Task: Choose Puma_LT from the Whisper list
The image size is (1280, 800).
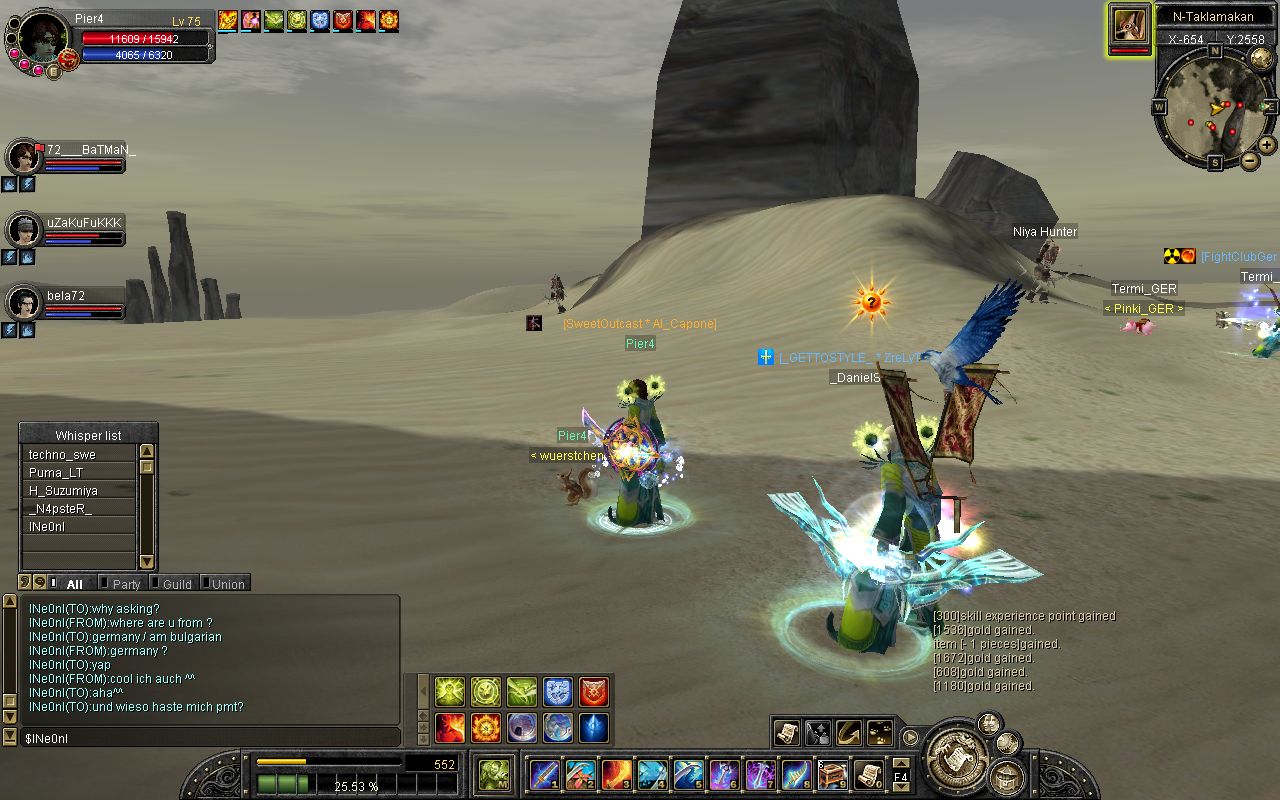Action: point(78,473)
